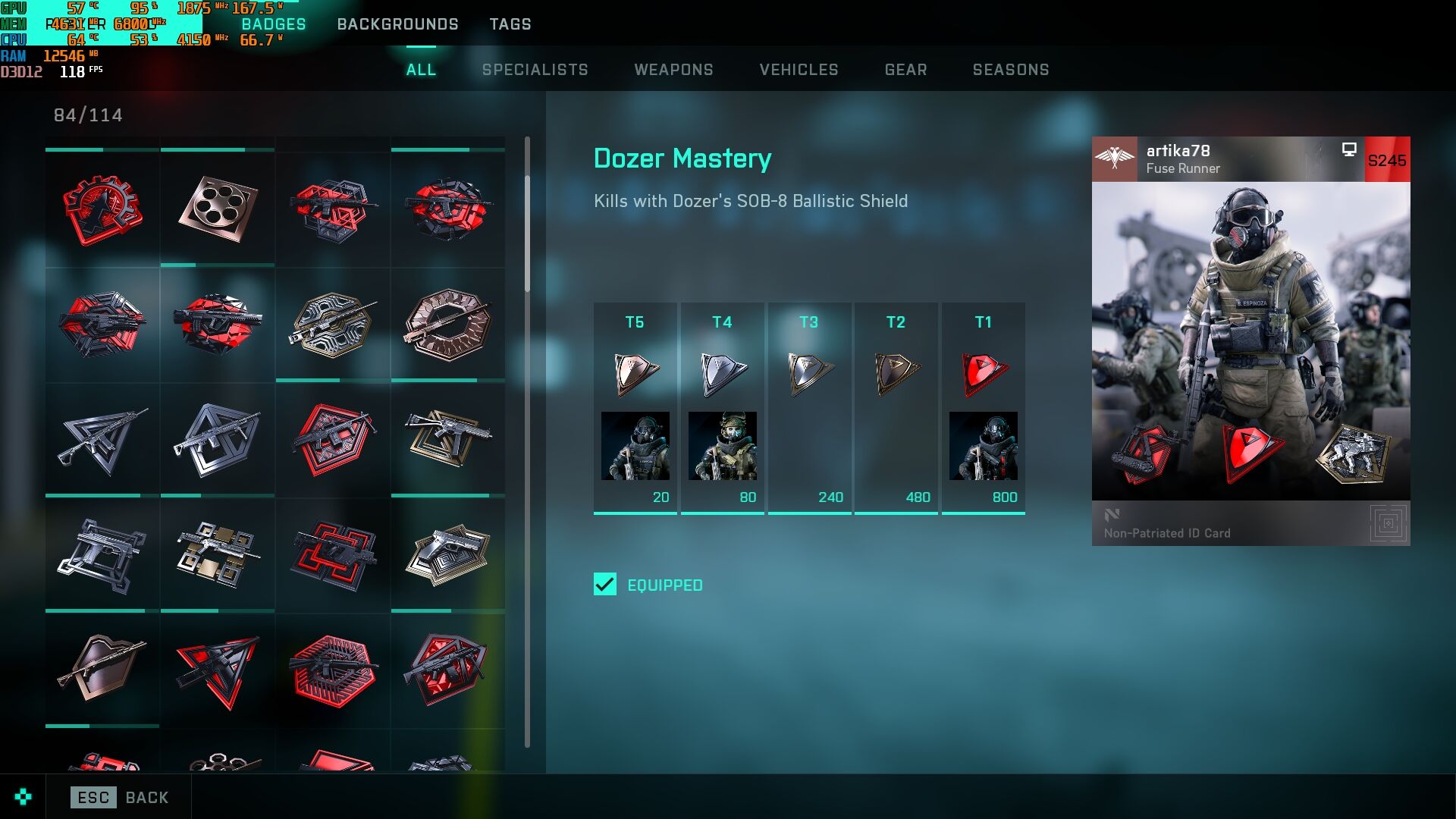Image resolution: width=1456 pixels, height=819 pixels.
Task: Select the T2 tier requiring 480 kills
Action: 896,408
